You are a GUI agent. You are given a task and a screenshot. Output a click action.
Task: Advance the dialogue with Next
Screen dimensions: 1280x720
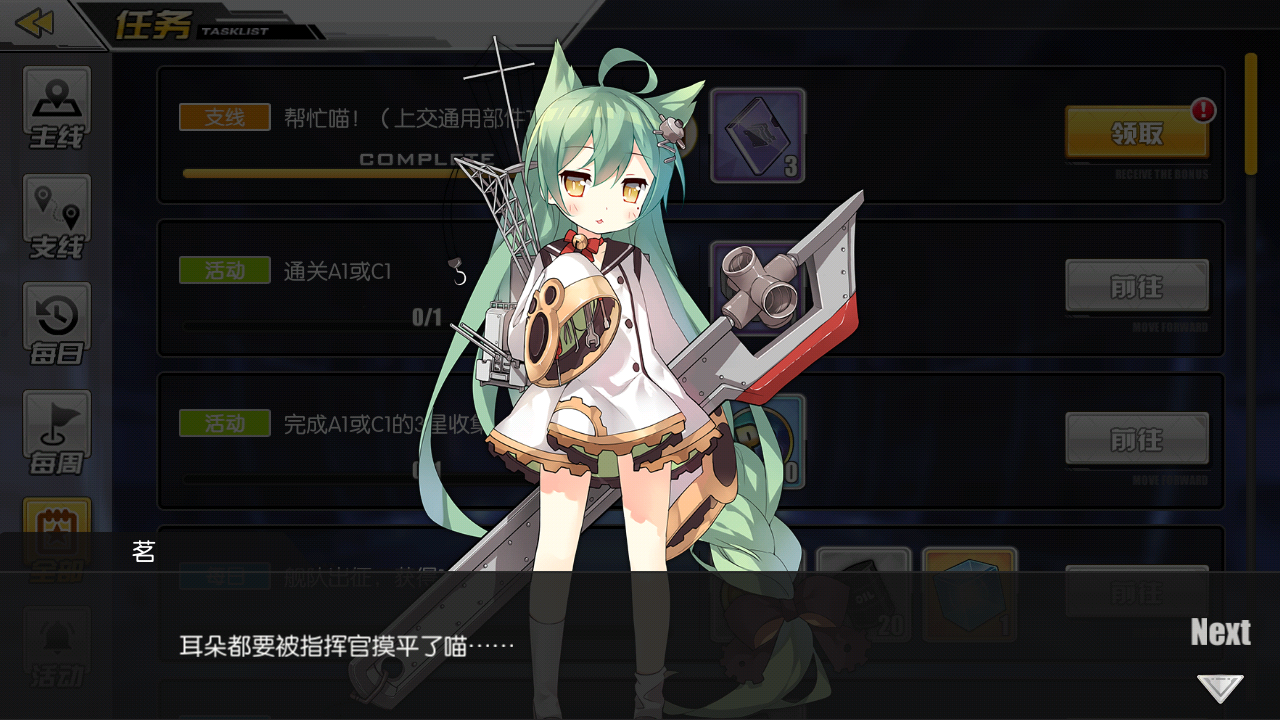1219,633
